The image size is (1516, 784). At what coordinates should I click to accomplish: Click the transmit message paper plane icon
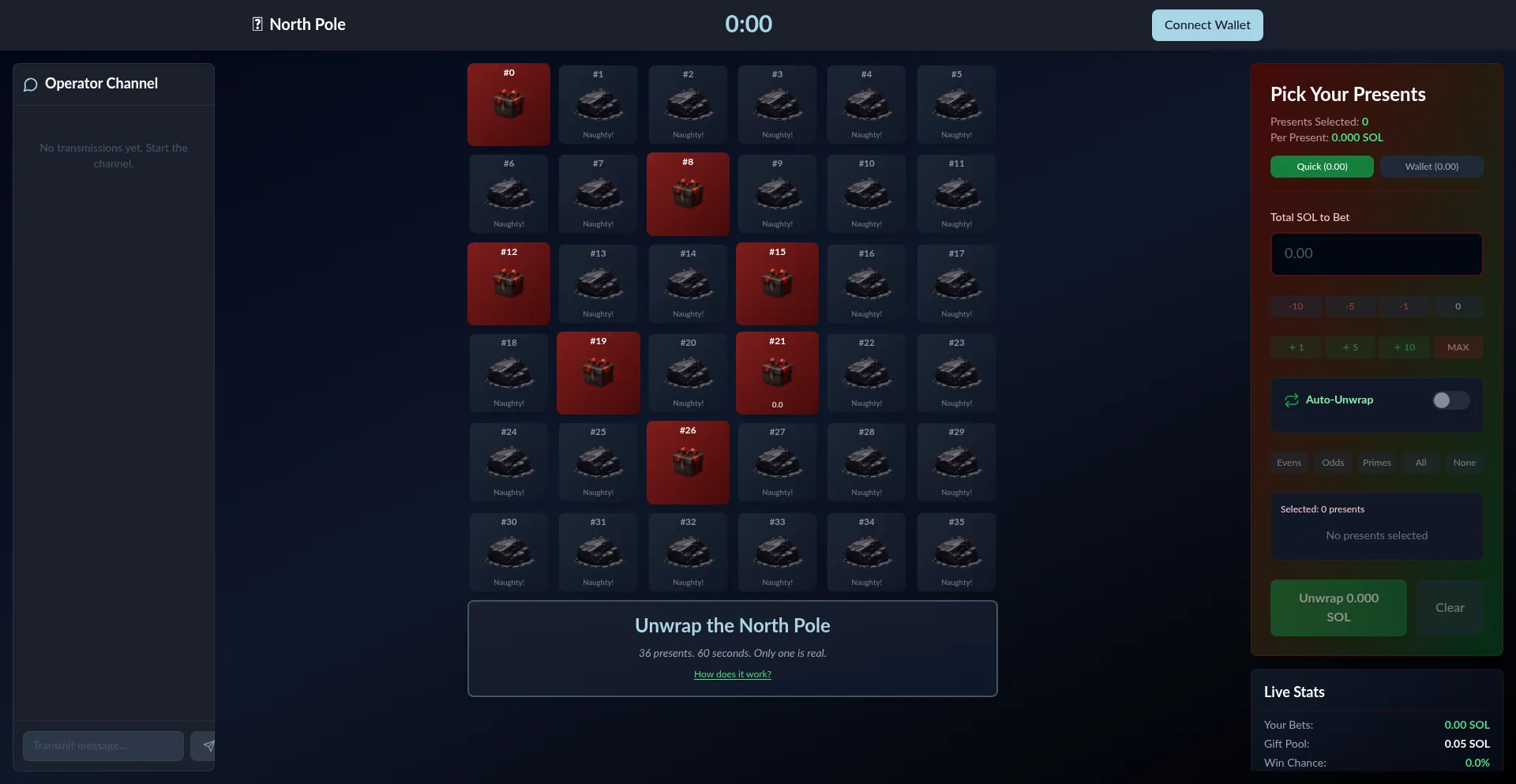coord(207,745)
